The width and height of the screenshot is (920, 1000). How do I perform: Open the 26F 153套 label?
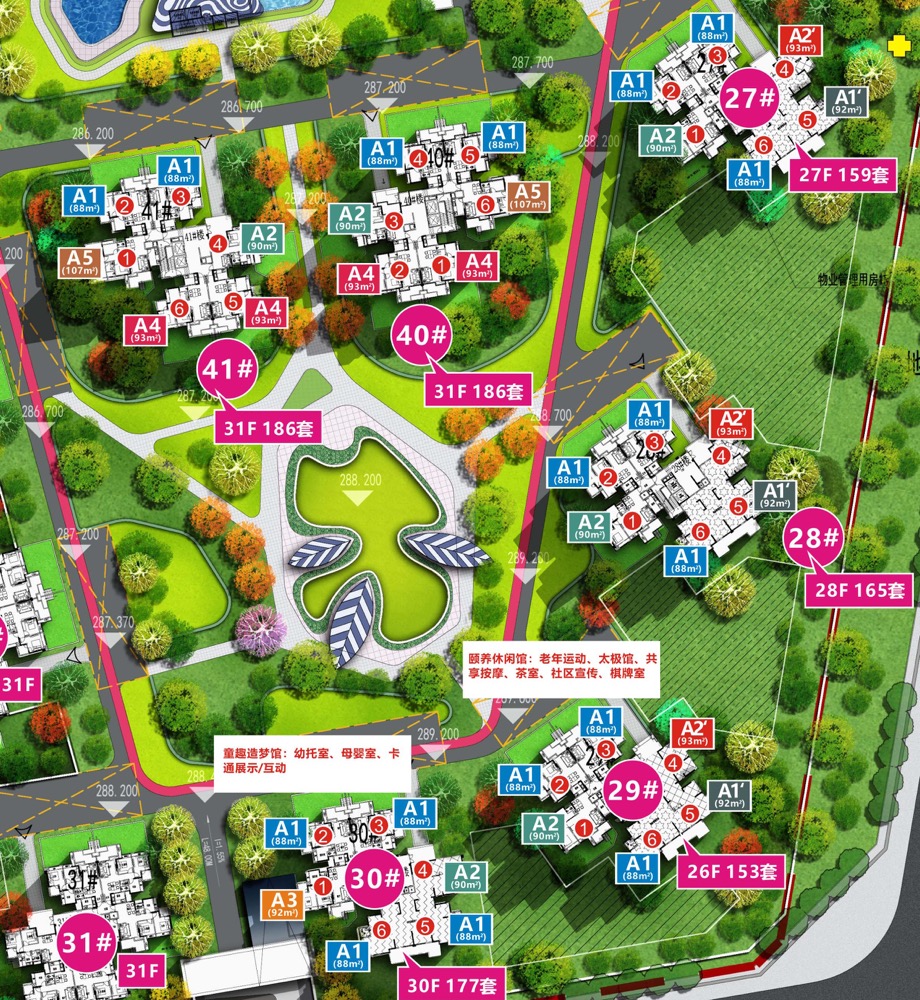730,870
